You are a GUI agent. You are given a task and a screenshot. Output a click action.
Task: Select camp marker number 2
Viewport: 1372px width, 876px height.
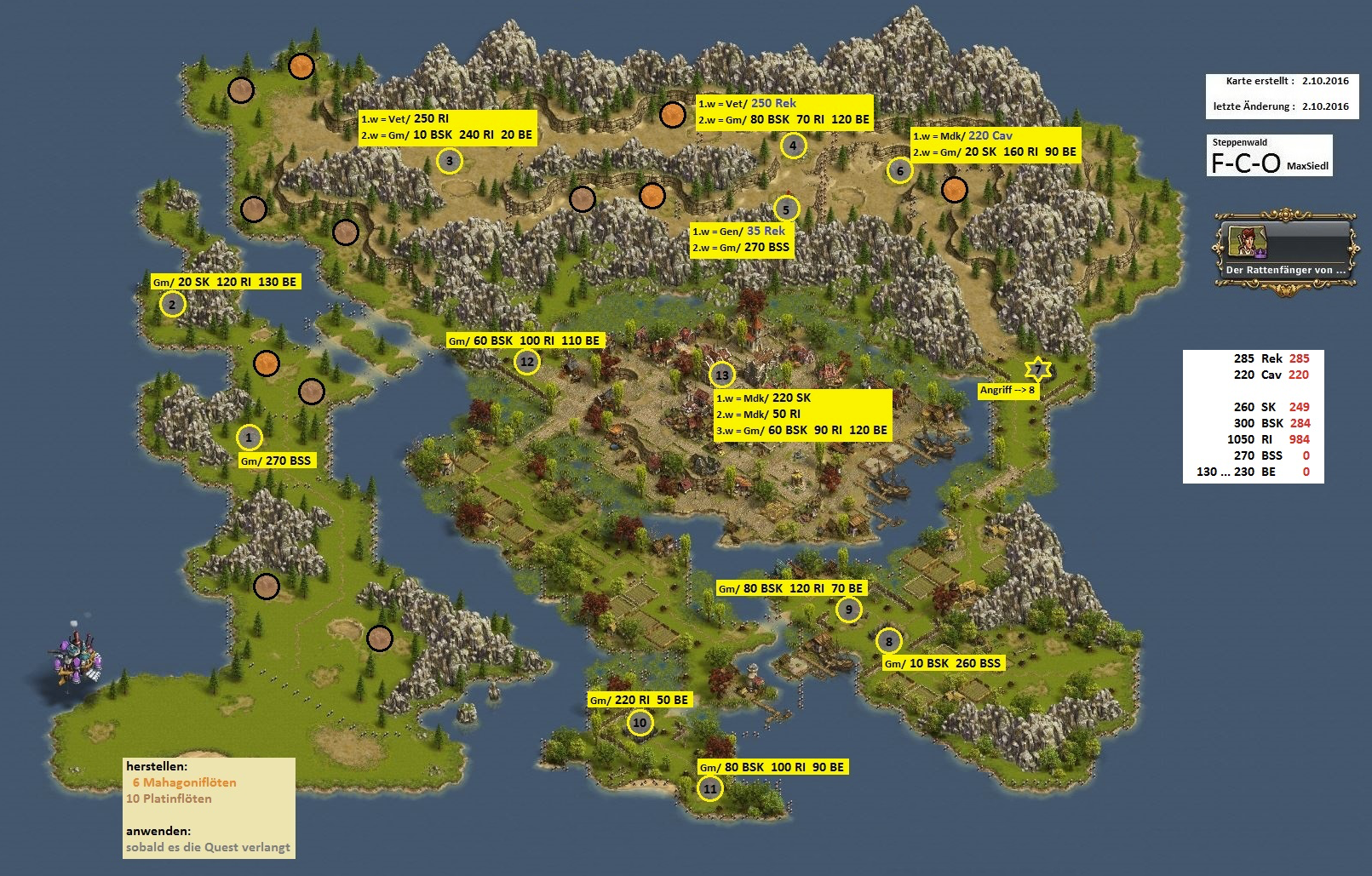[172, 304]
